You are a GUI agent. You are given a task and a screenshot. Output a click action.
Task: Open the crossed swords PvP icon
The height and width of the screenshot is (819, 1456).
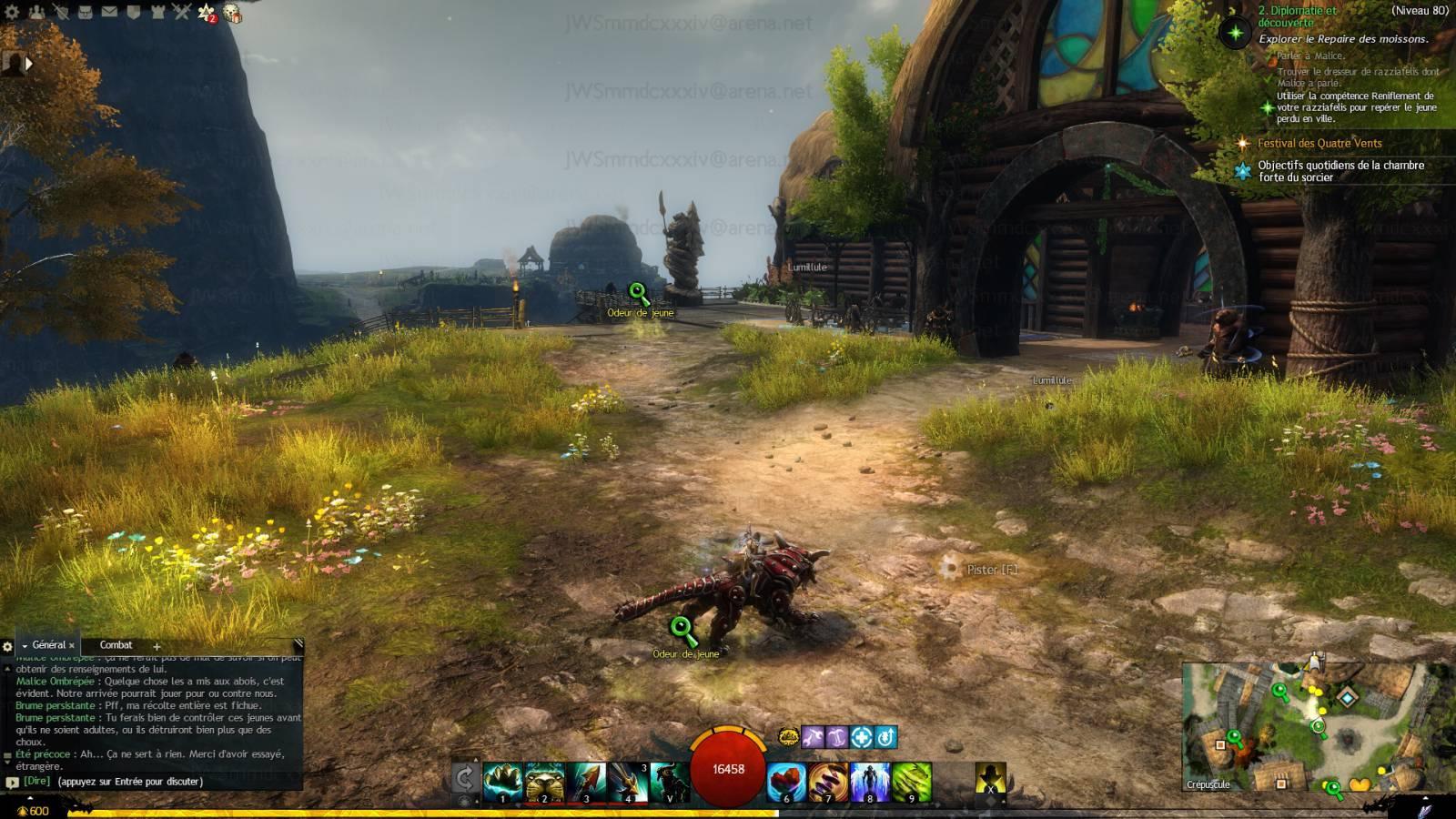point(181,12)
